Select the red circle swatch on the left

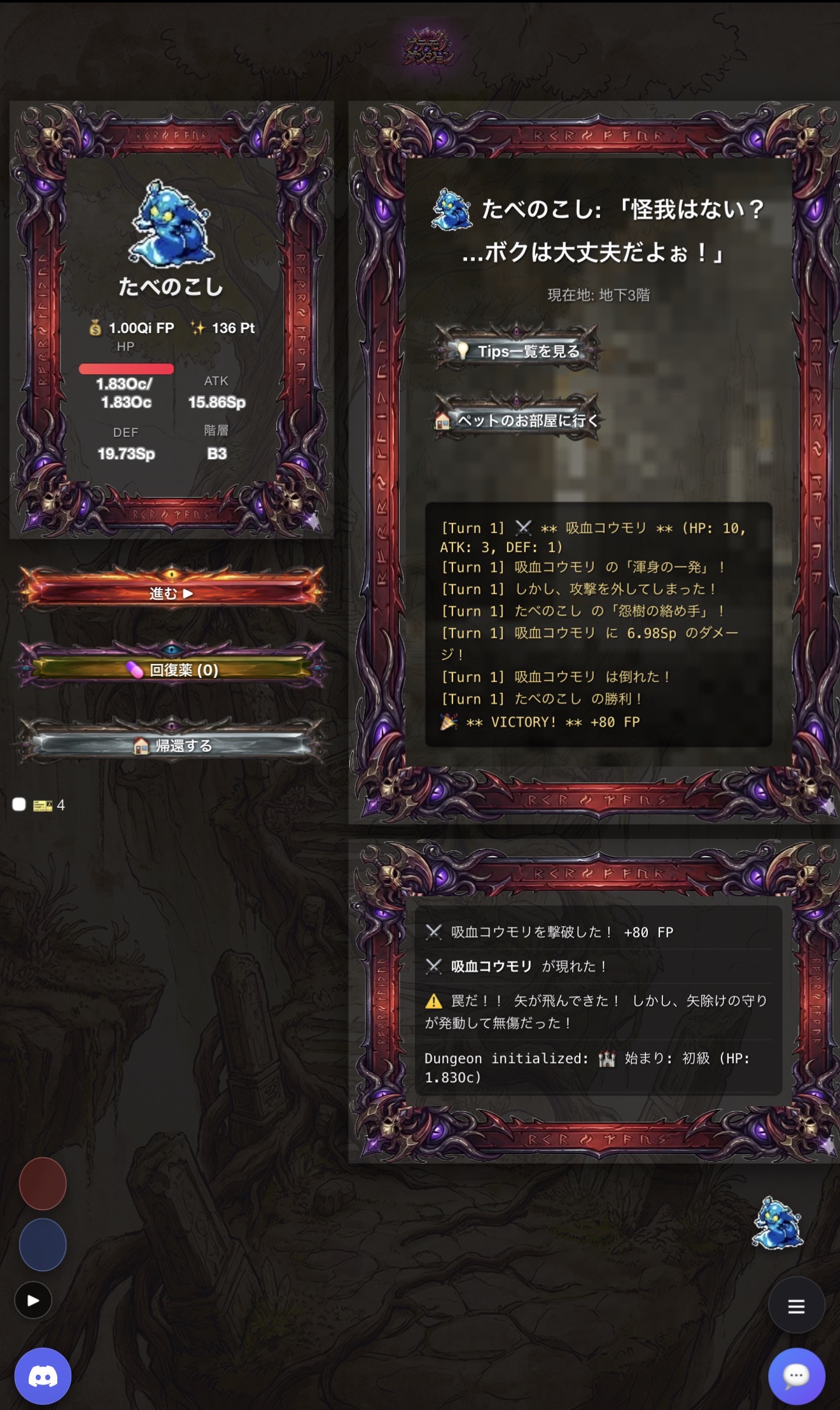42,1183
